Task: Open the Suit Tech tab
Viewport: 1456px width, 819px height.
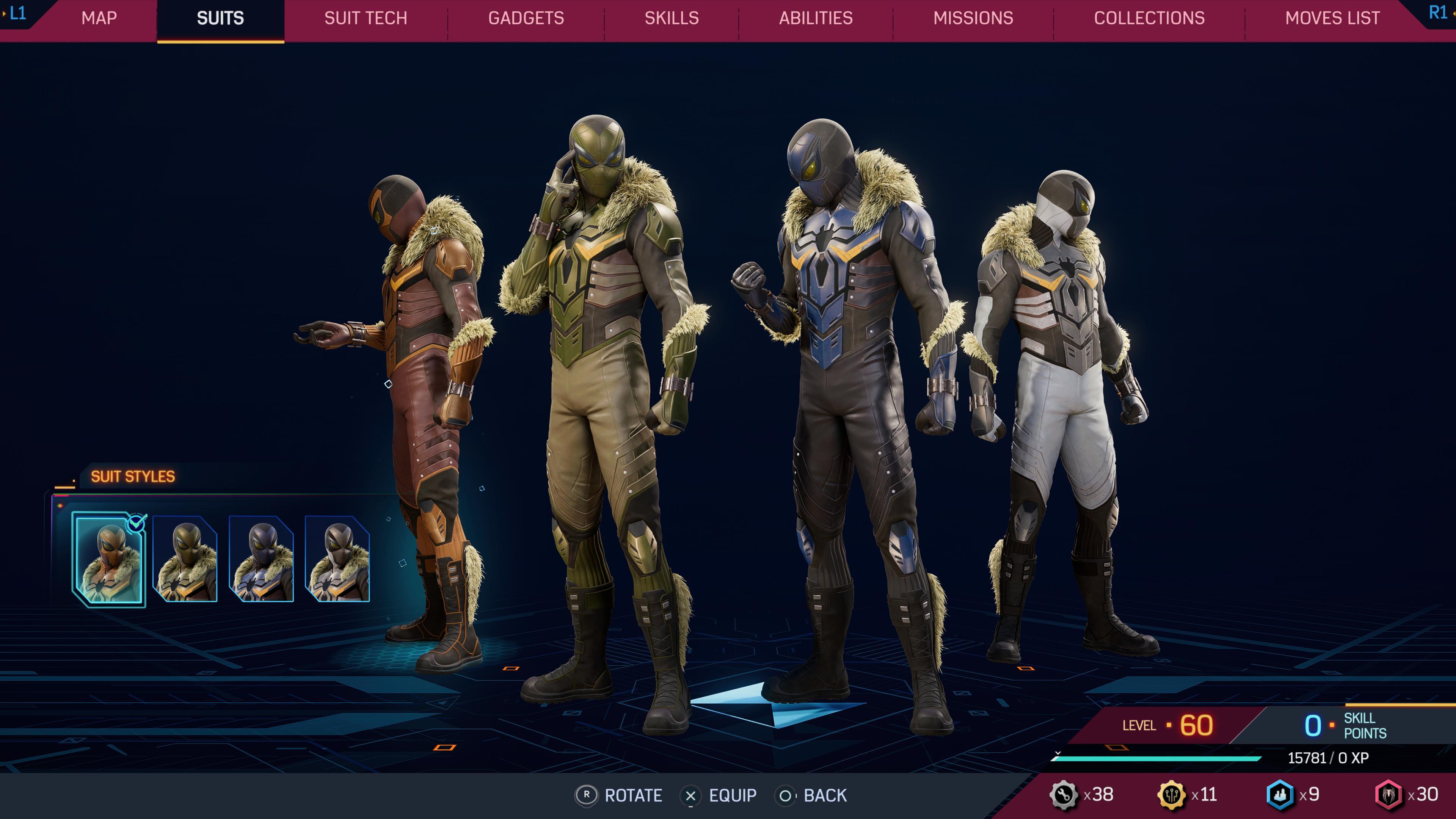Action: pyautogui.click(x=366, y=18)
